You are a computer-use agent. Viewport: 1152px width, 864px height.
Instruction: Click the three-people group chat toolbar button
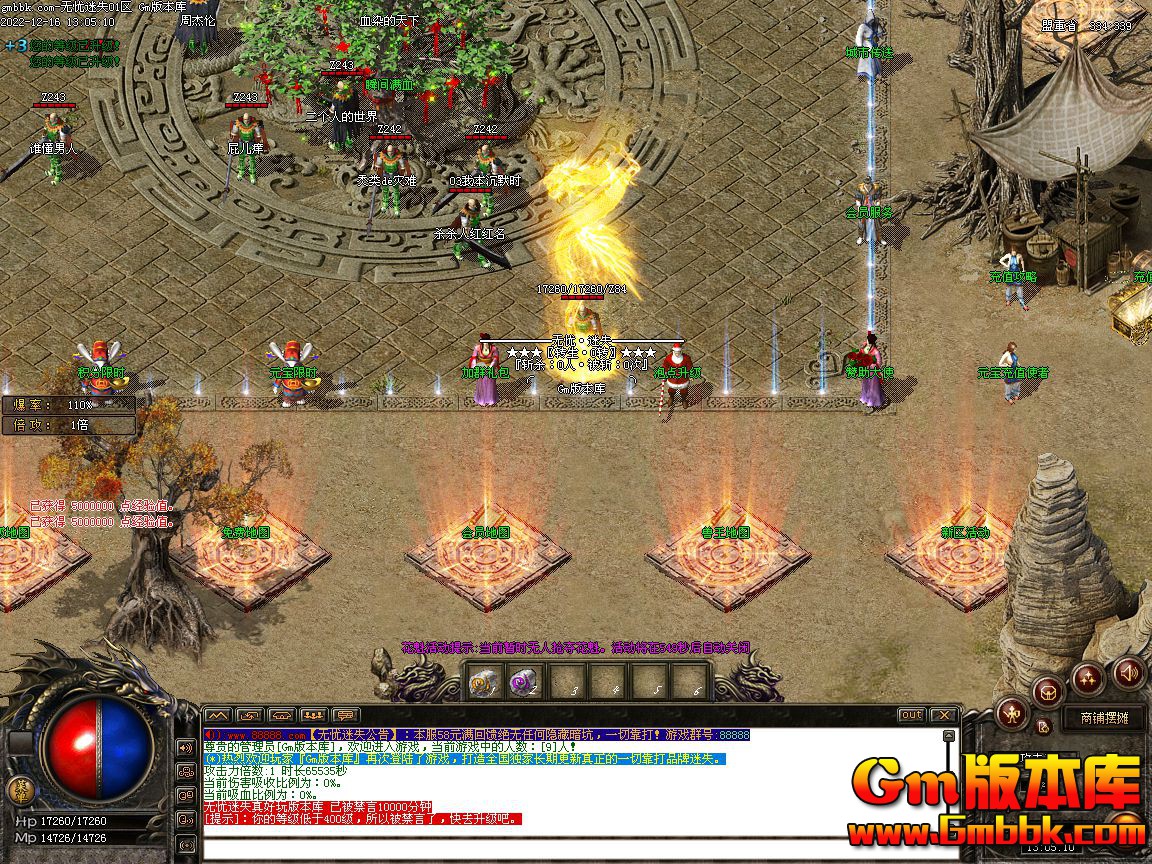[314, 715]
